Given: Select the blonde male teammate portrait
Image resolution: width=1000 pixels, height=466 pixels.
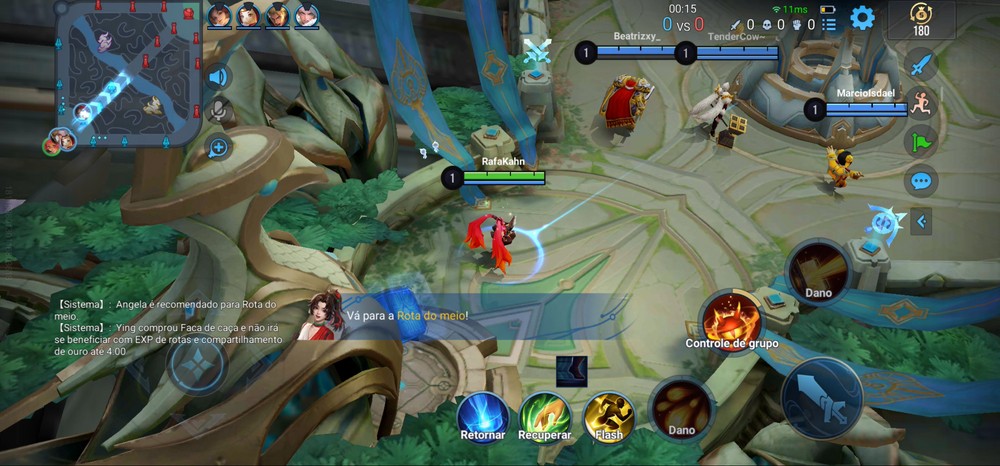Looking at the screenshot, I should 278,15.
